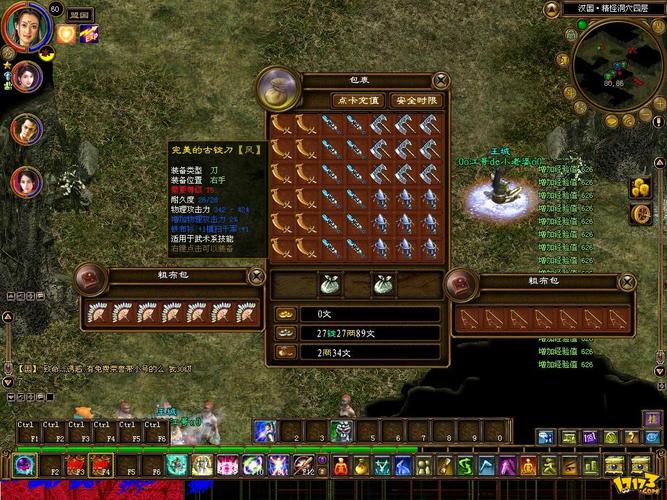Select the top-left curved blade item
Screen dimensions: 667x500
(x=283, y=124)
